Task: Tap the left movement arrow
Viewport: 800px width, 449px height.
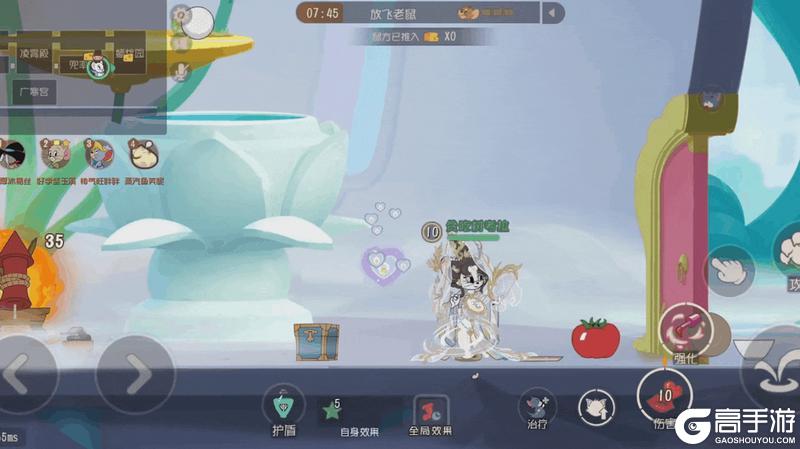Action: point(22,374)
